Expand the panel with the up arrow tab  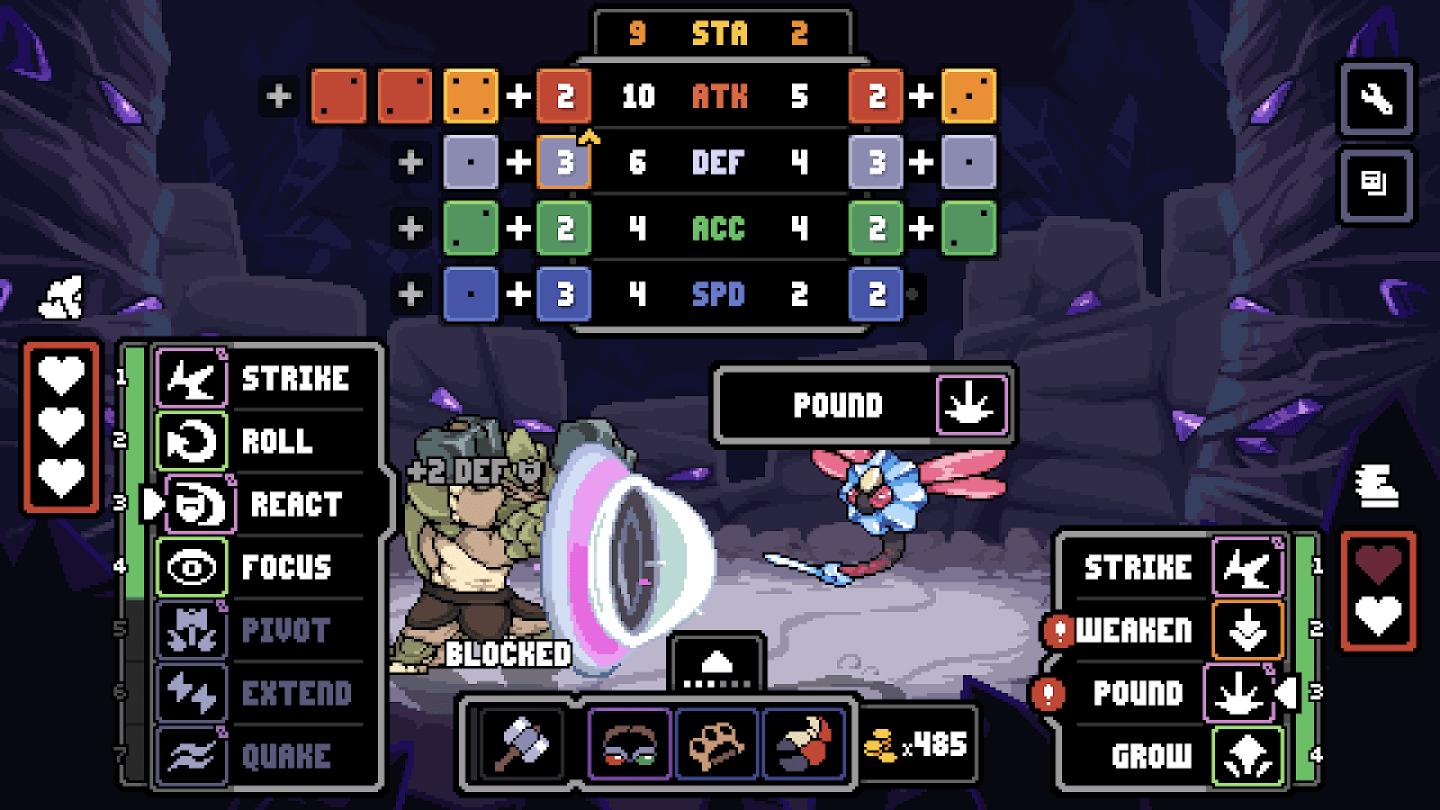click(x=719, y=664)
